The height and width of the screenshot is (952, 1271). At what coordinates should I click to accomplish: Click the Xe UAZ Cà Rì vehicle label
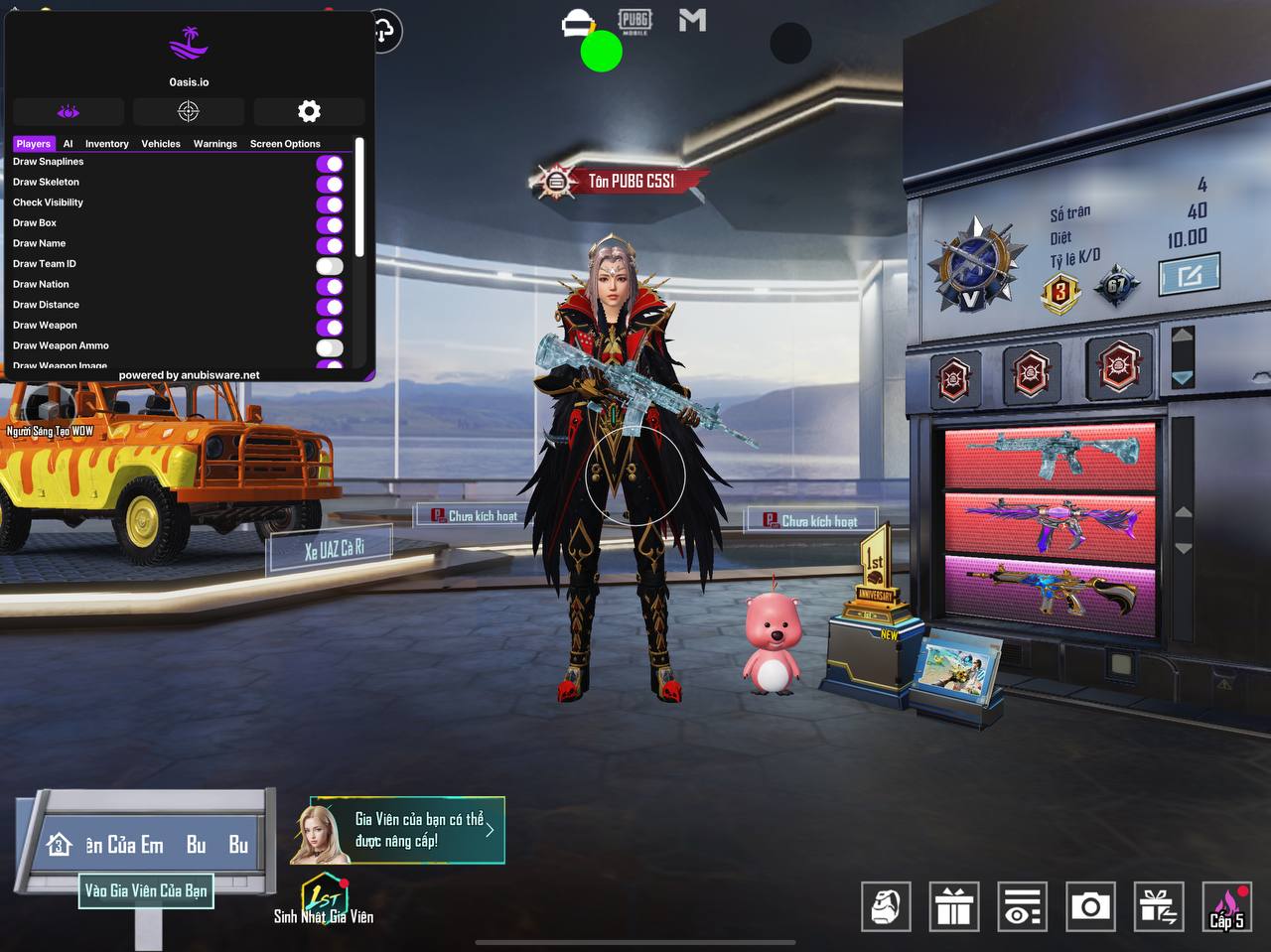click(332, 549)
